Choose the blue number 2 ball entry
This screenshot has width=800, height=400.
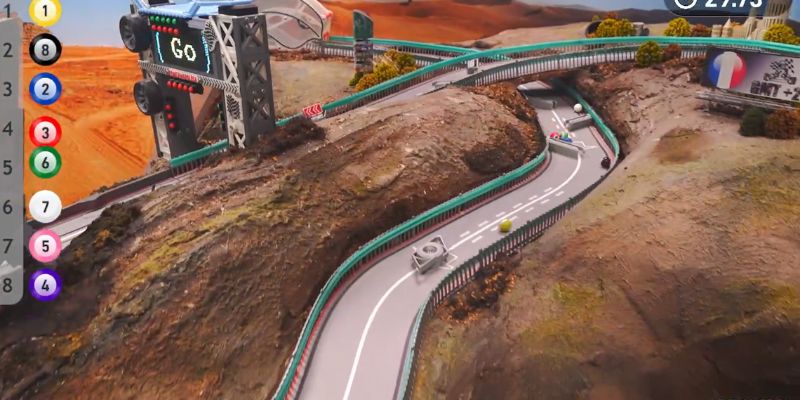point(45,89)
